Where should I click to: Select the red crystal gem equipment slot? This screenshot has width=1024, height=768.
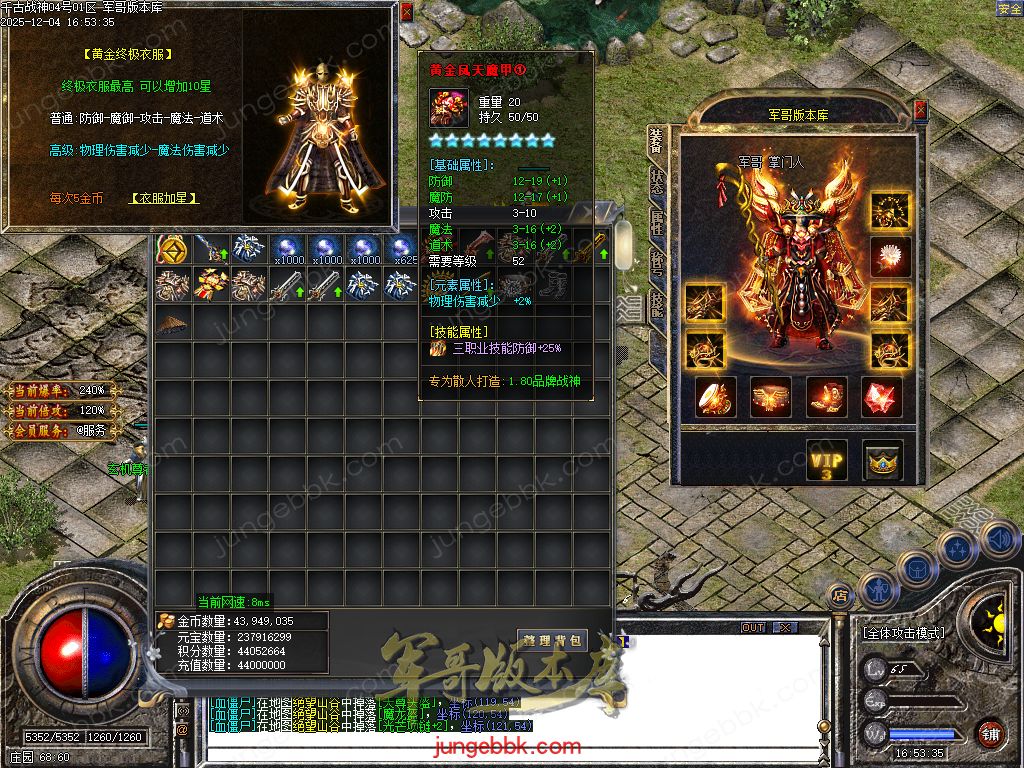click(881, 398)
